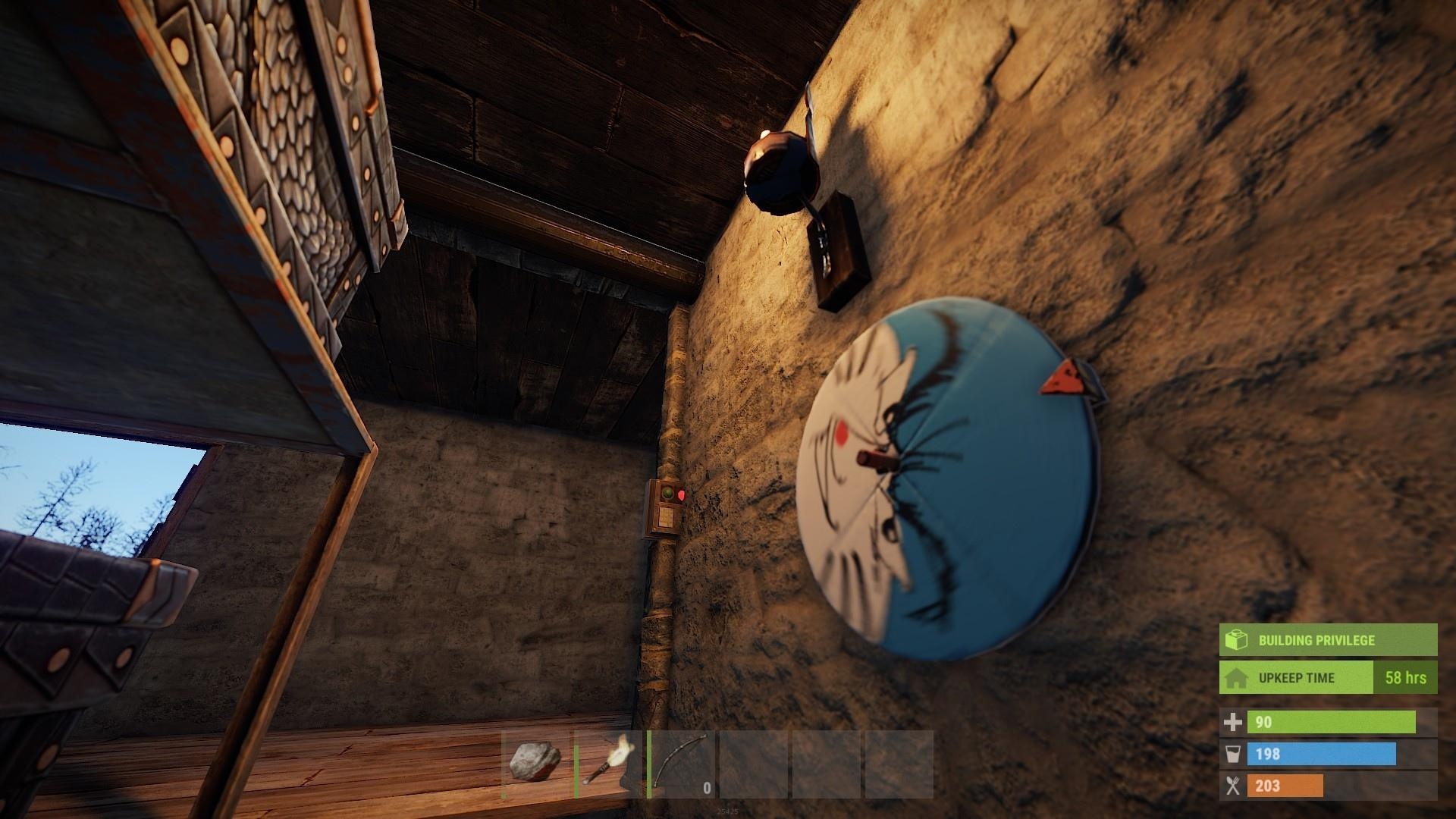Open the Upkeep Time indicator

1327,677
